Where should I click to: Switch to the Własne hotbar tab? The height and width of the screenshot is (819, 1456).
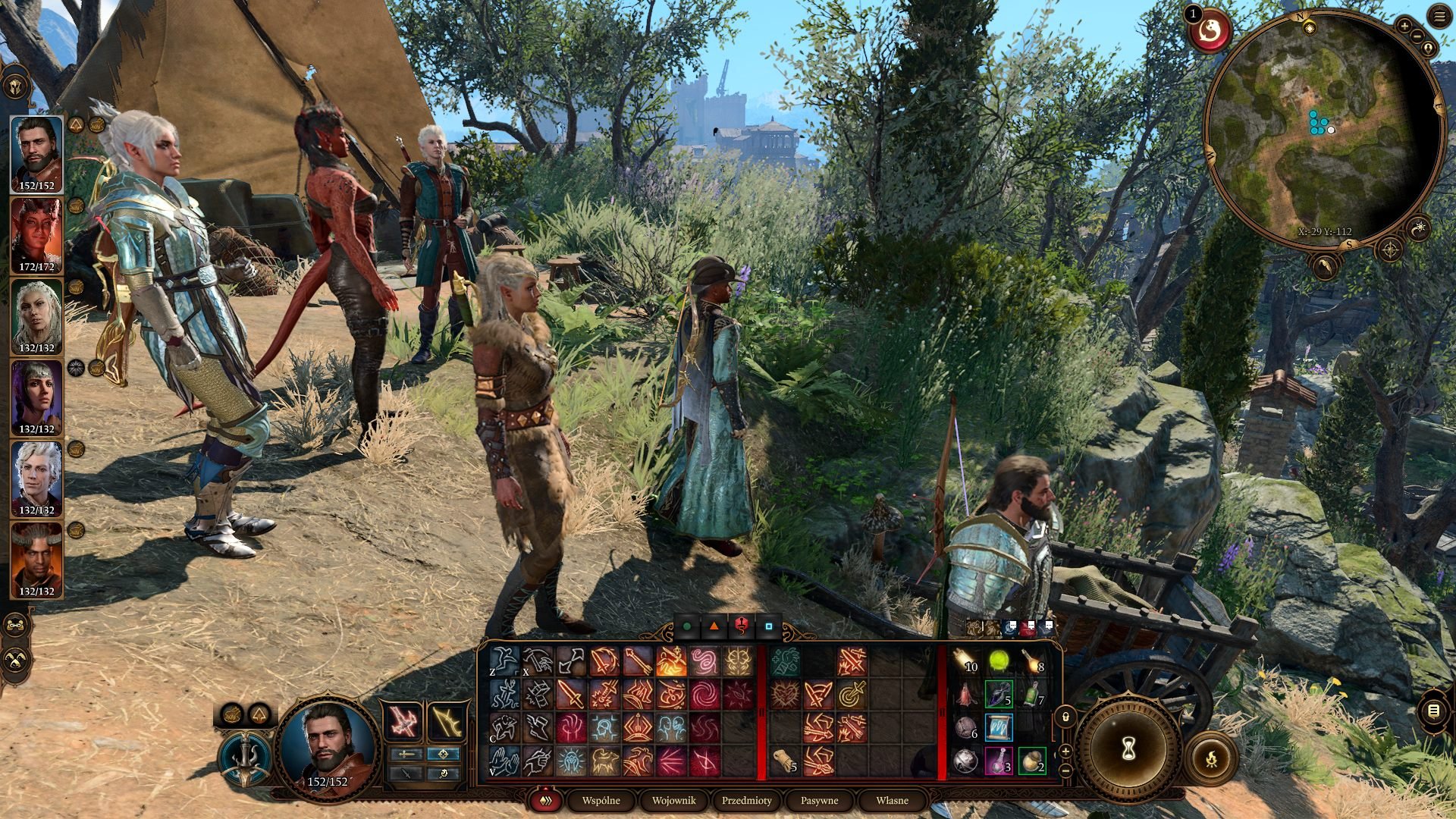tap(892, 800)
